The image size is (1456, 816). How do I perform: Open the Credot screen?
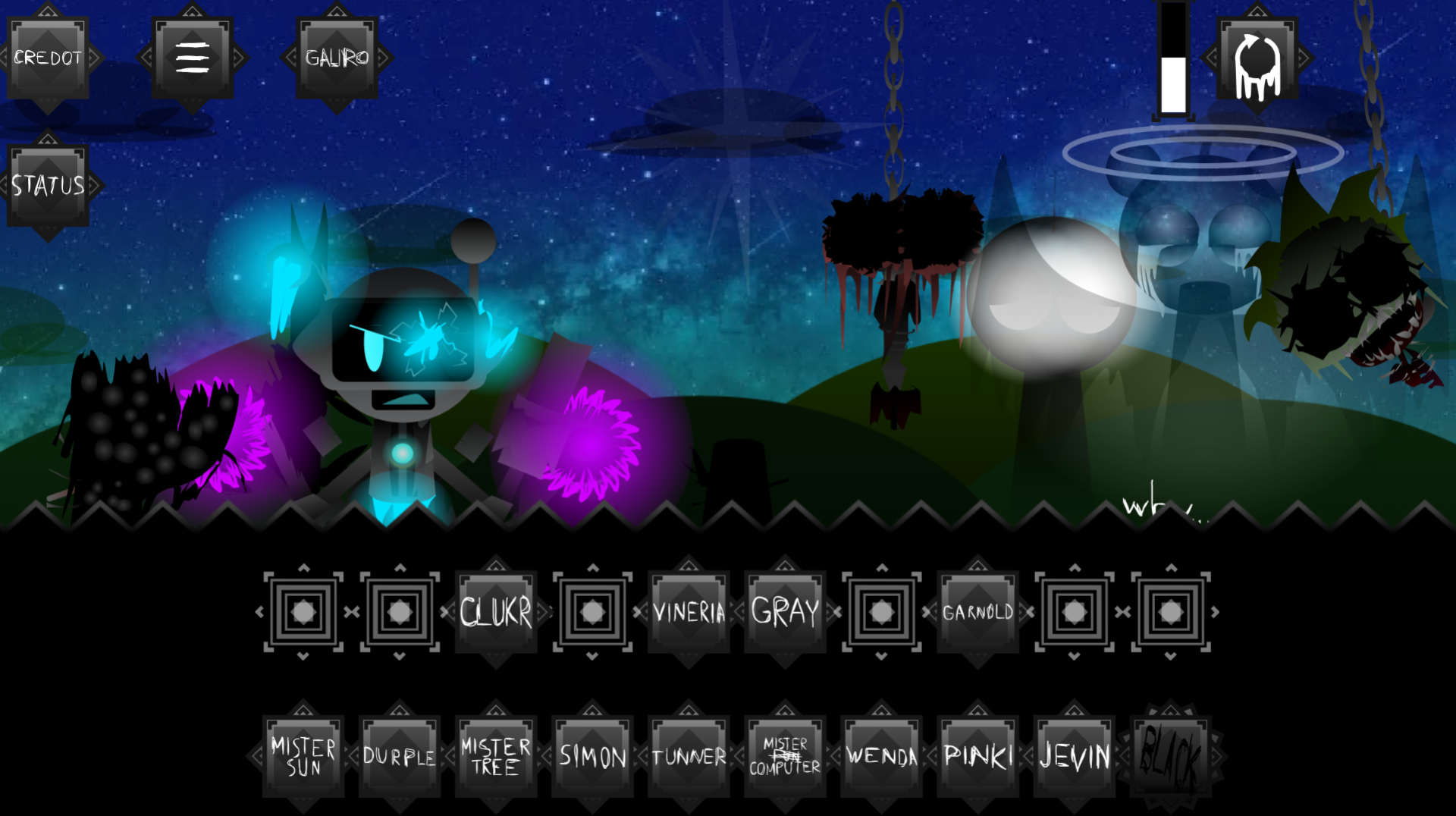click(x=48, y=58)
